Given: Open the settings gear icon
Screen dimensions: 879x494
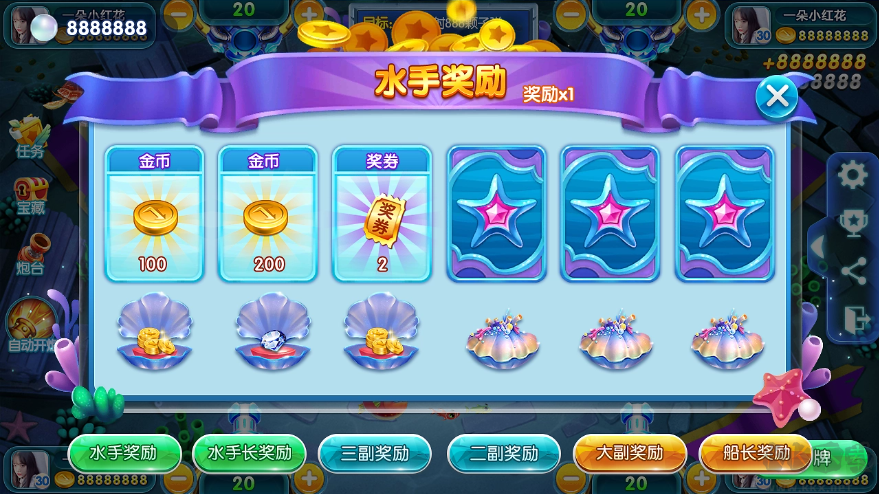Looking at the screenshot, I should pyautogui.click(x=853, y=175).
